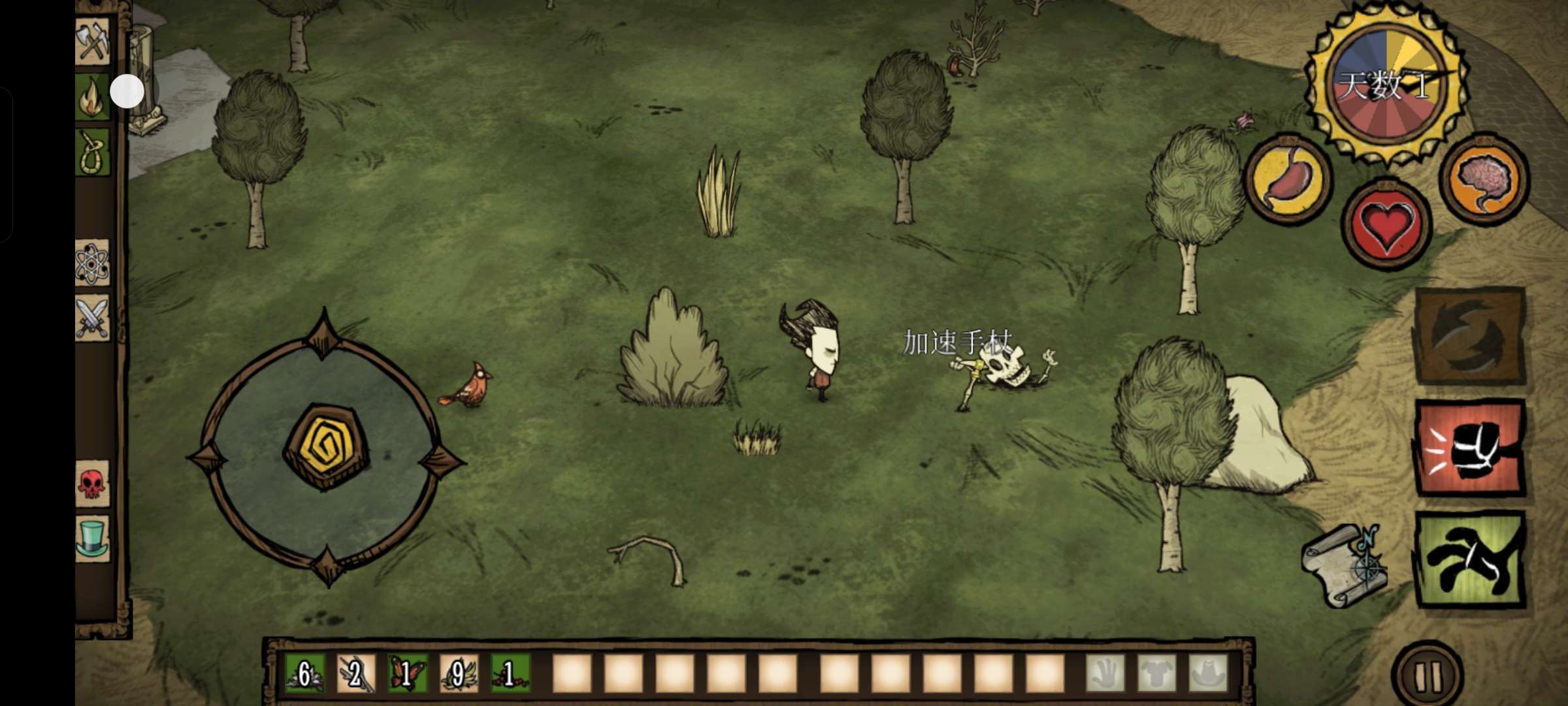
Task: Choose the red berries inventory slot
Action: tap(510, 673)
